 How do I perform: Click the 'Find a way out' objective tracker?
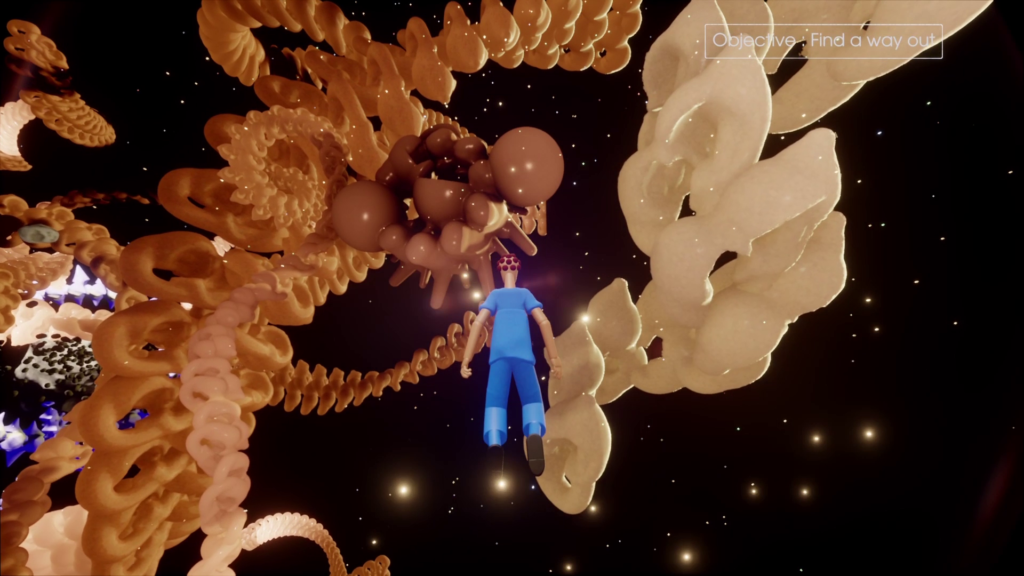[824, 41]
